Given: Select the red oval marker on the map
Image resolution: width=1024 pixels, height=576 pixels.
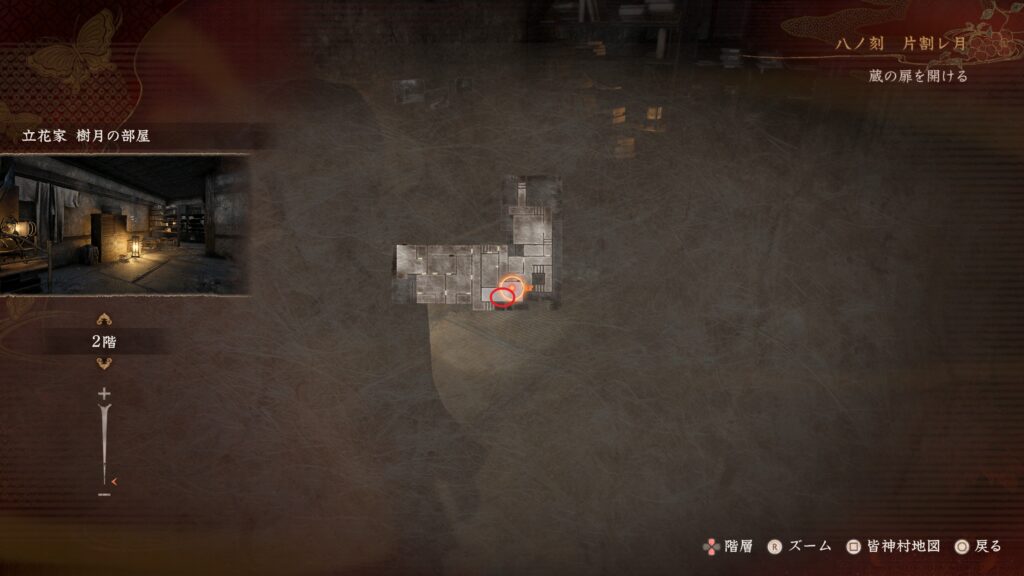Looking at the screenshot, I should [x=503, y=296].
